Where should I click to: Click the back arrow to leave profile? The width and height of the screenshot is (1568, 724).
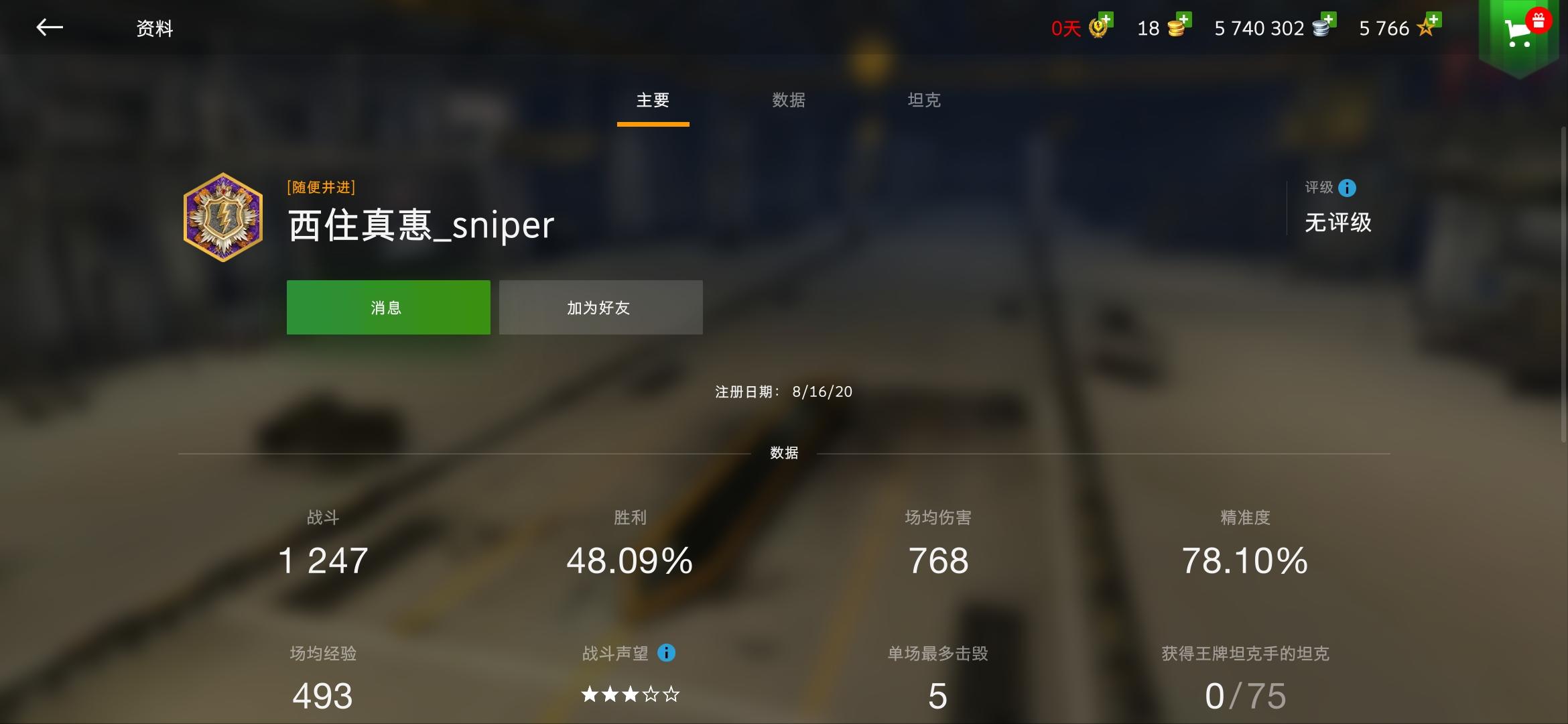[x=50, y=27]
